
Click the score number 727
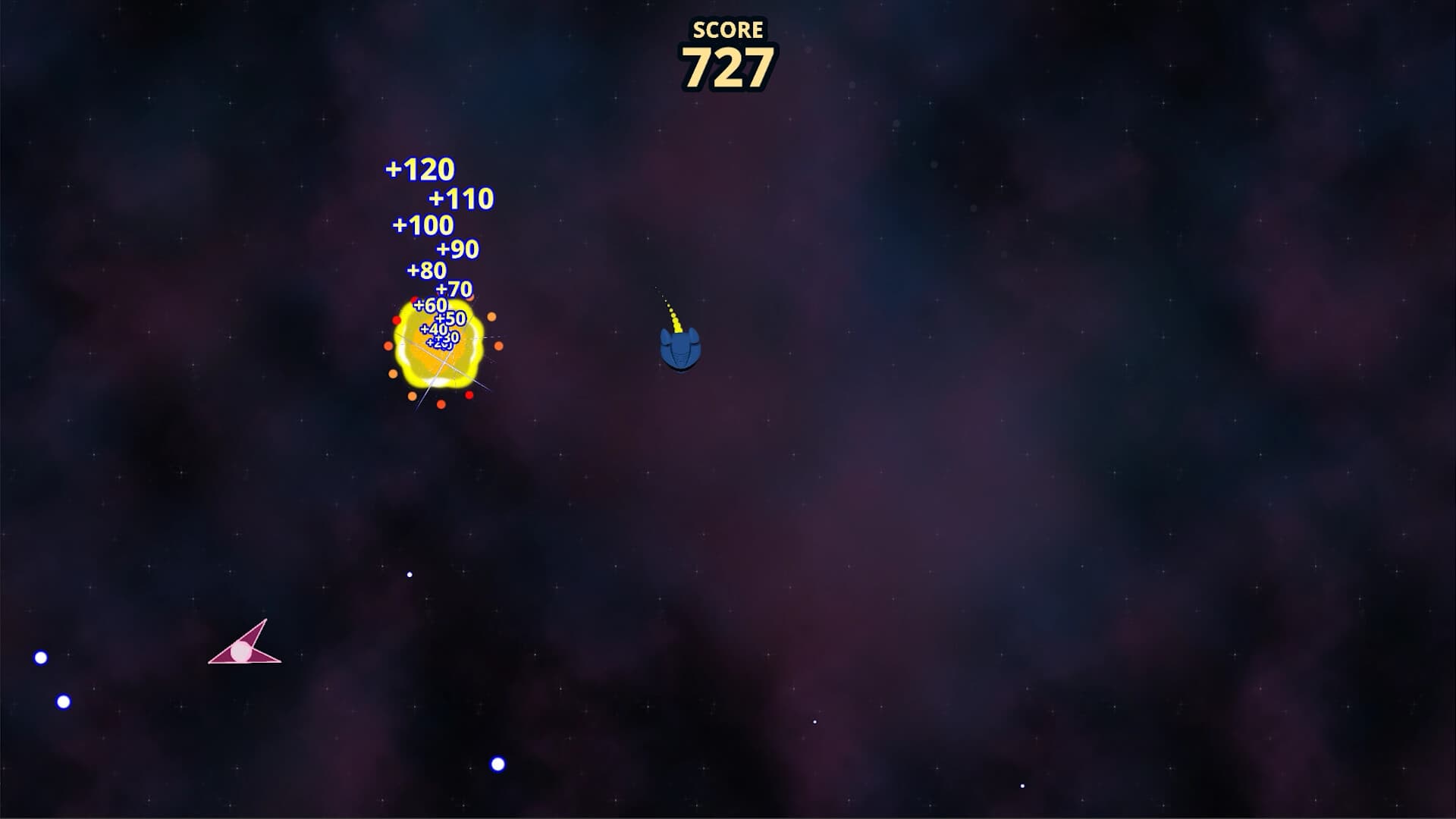726,68
